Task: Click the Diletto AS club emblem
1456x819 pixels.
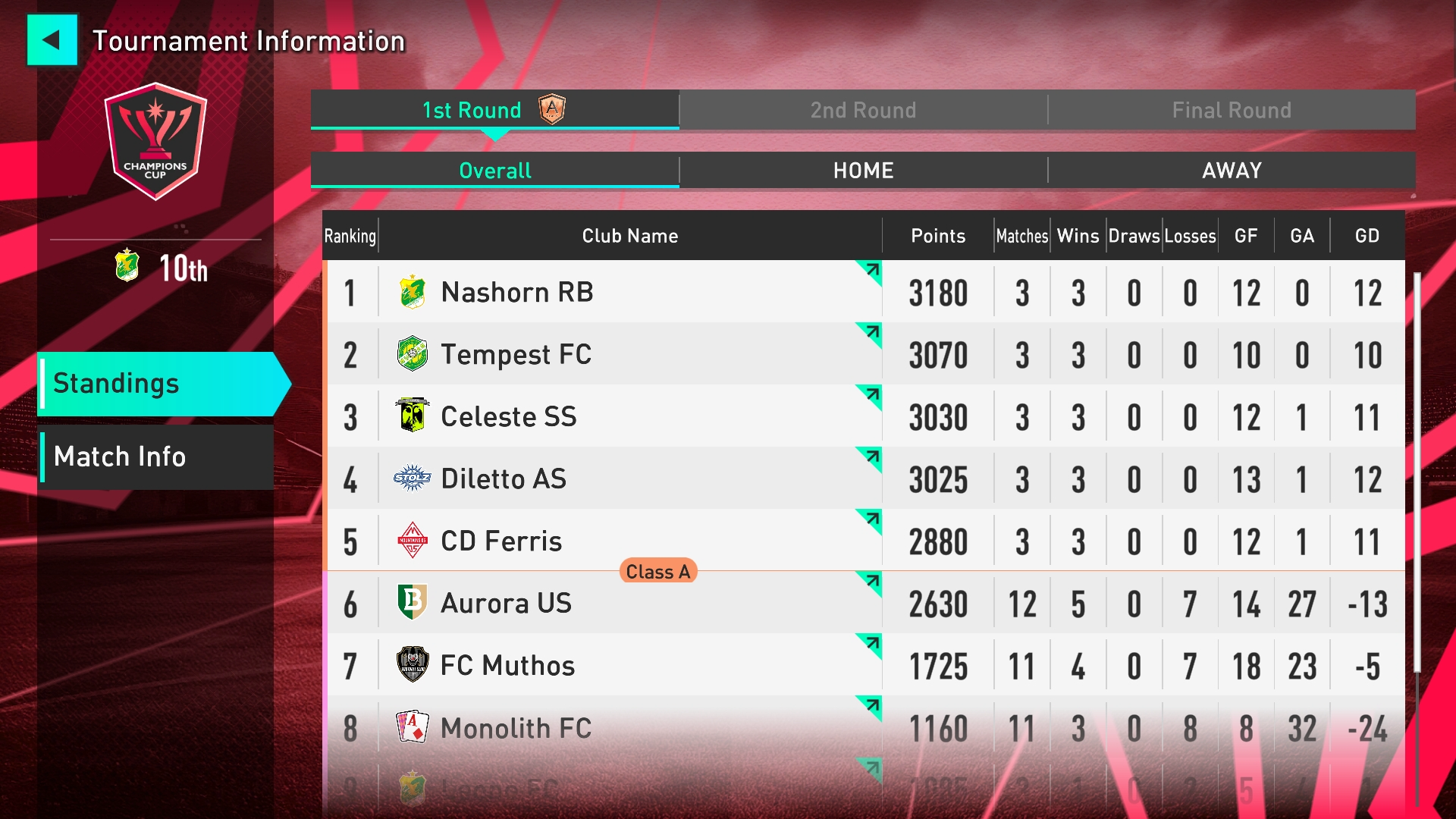Action: pyautogui.click(x=413, y=479)
